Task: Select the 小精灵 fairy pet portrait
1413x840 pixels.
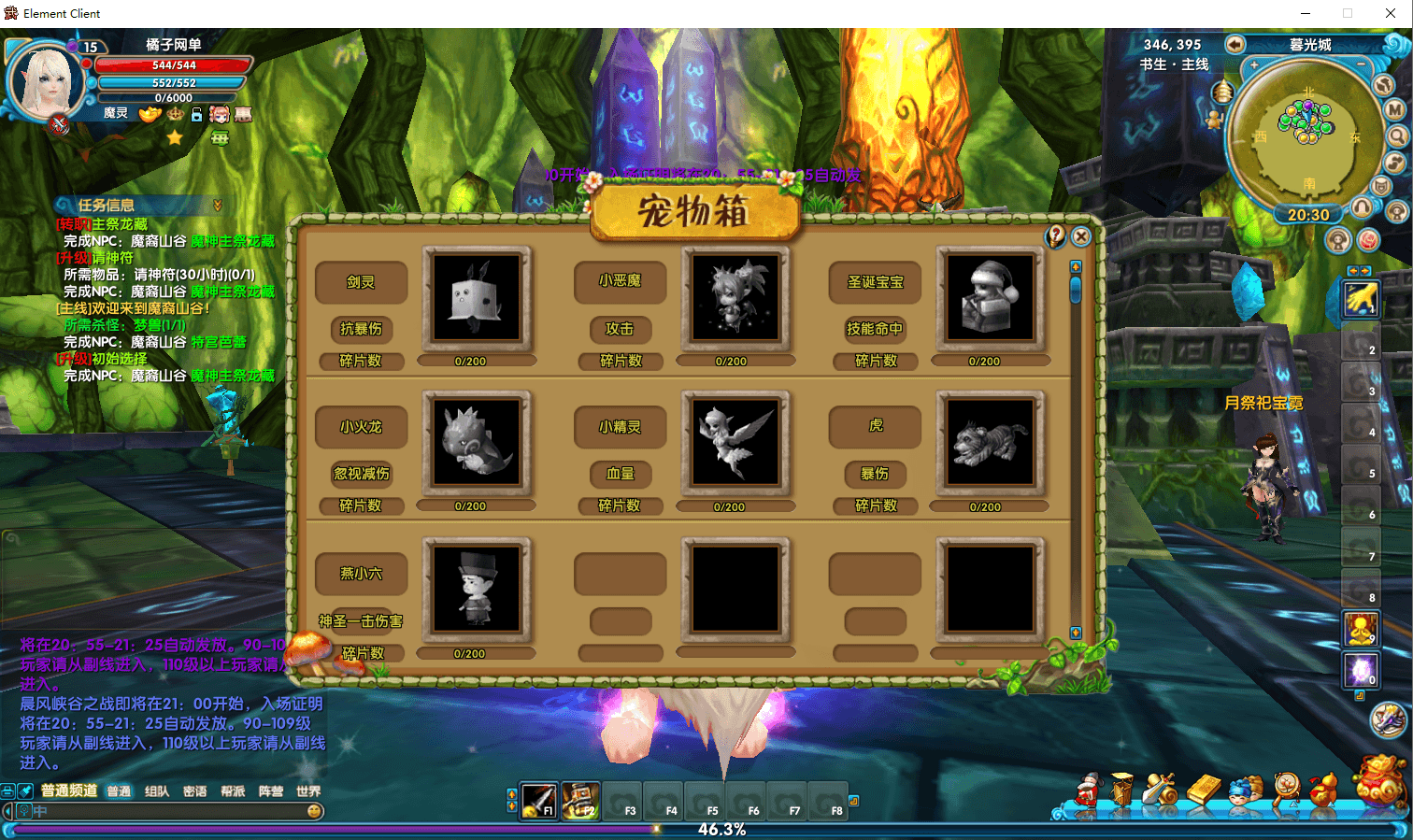Action: point(736,442)
